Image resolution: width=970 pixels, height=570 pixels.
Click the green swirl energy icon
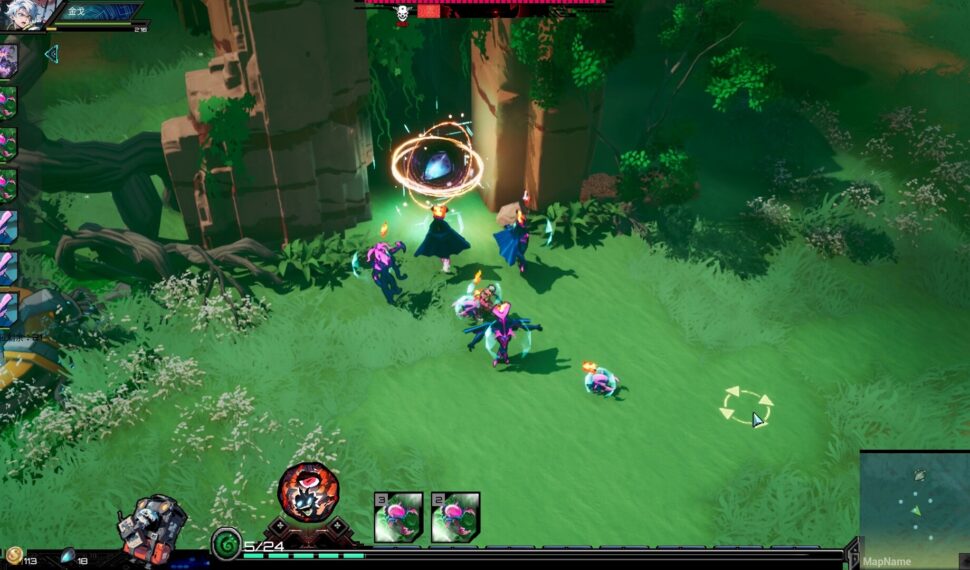pos(226,544)
